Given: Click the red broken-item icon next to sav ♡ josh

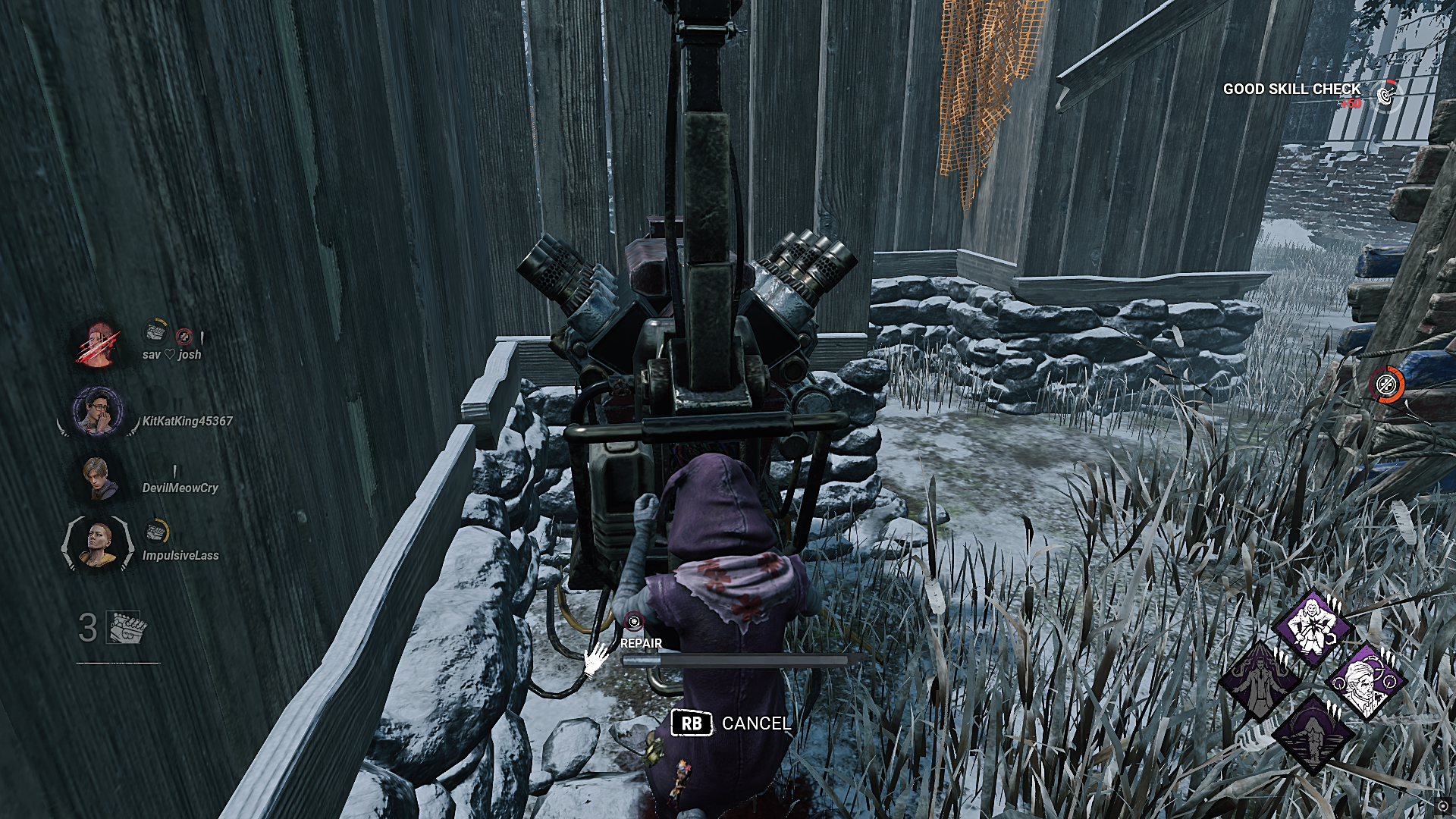Looking at the screenshot, I should 183,337.
